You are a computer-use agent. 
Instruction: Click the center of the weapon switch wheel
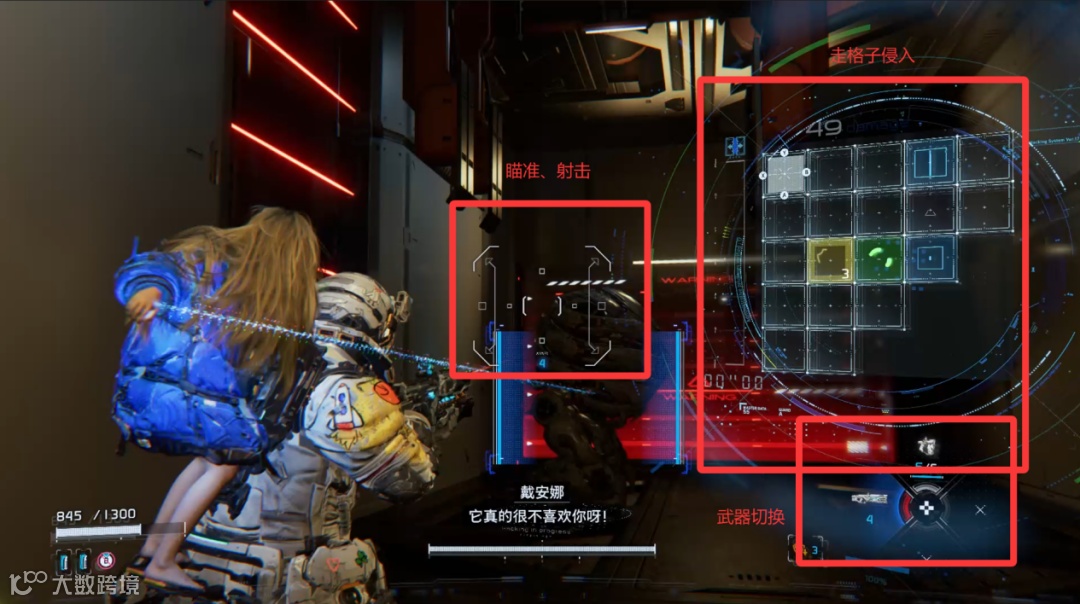[927, 508]
